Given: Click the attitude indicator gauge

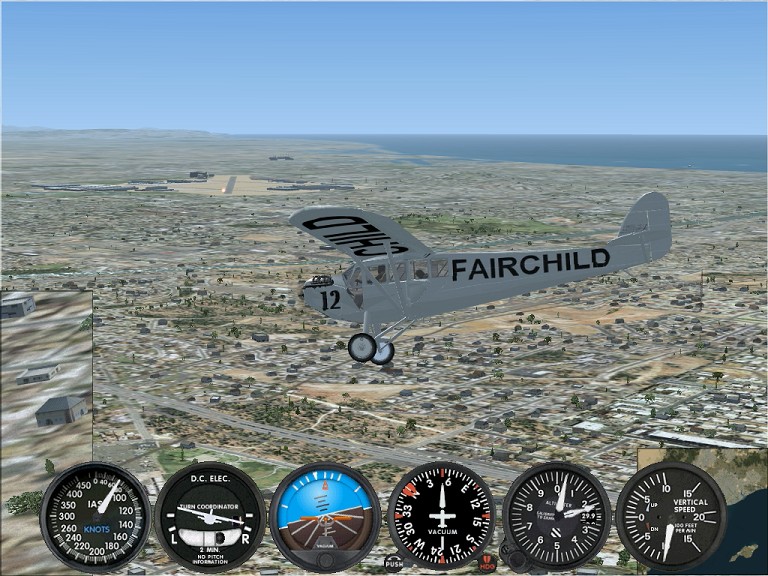Looking at the screenshot, I should point(325,516).
